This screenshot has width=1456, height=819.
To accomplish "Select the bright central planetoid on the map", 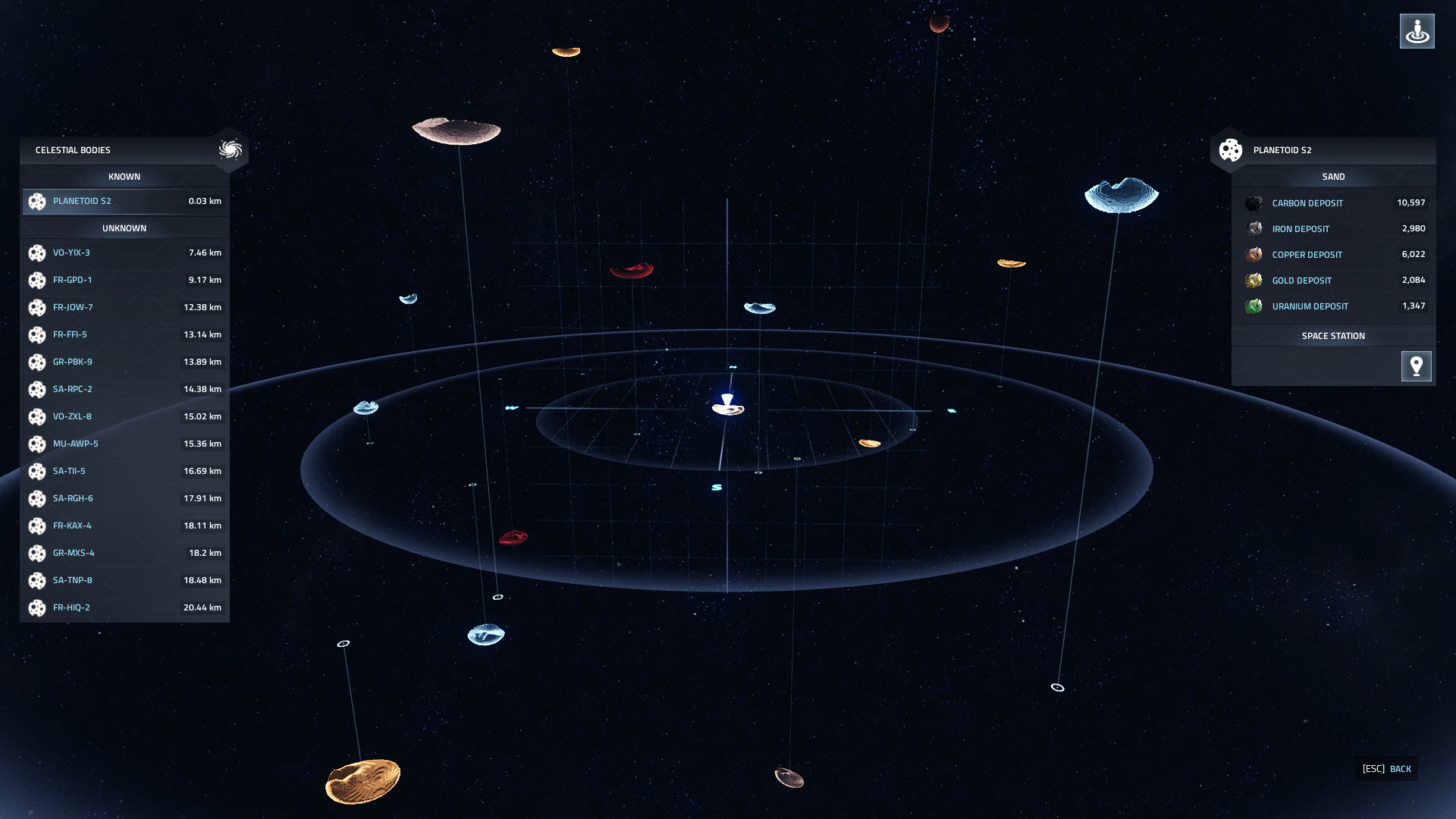I will (726, 409).
